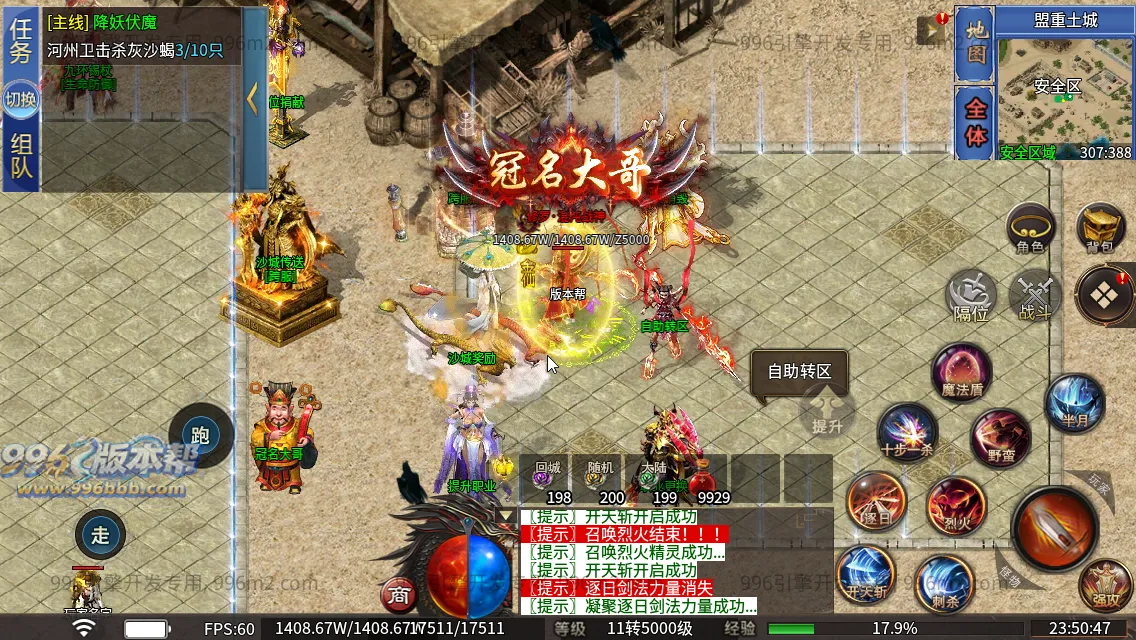The width and height of the screenshot is (1136, 640).
Task: Click the round 切换 switch button
Action: (21, 99)
